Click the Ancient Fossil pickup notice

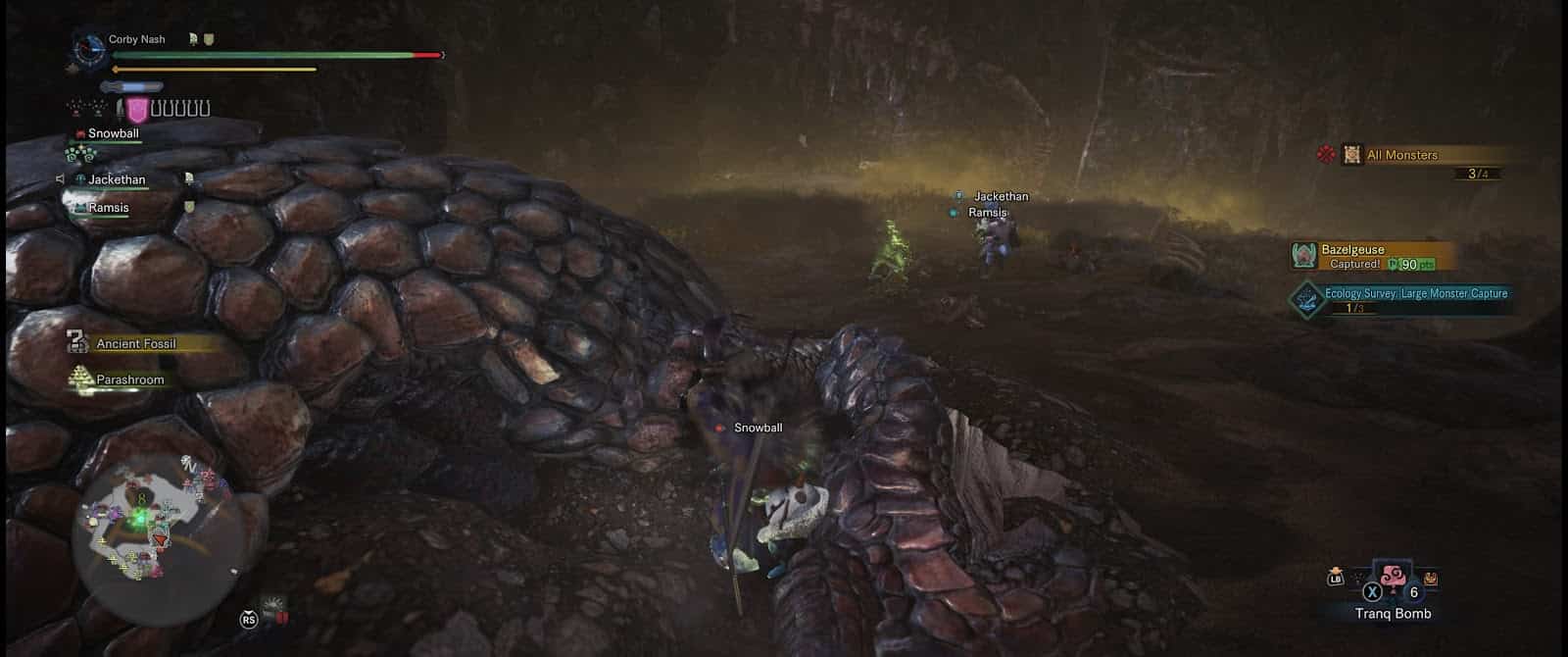coord(135,344)
